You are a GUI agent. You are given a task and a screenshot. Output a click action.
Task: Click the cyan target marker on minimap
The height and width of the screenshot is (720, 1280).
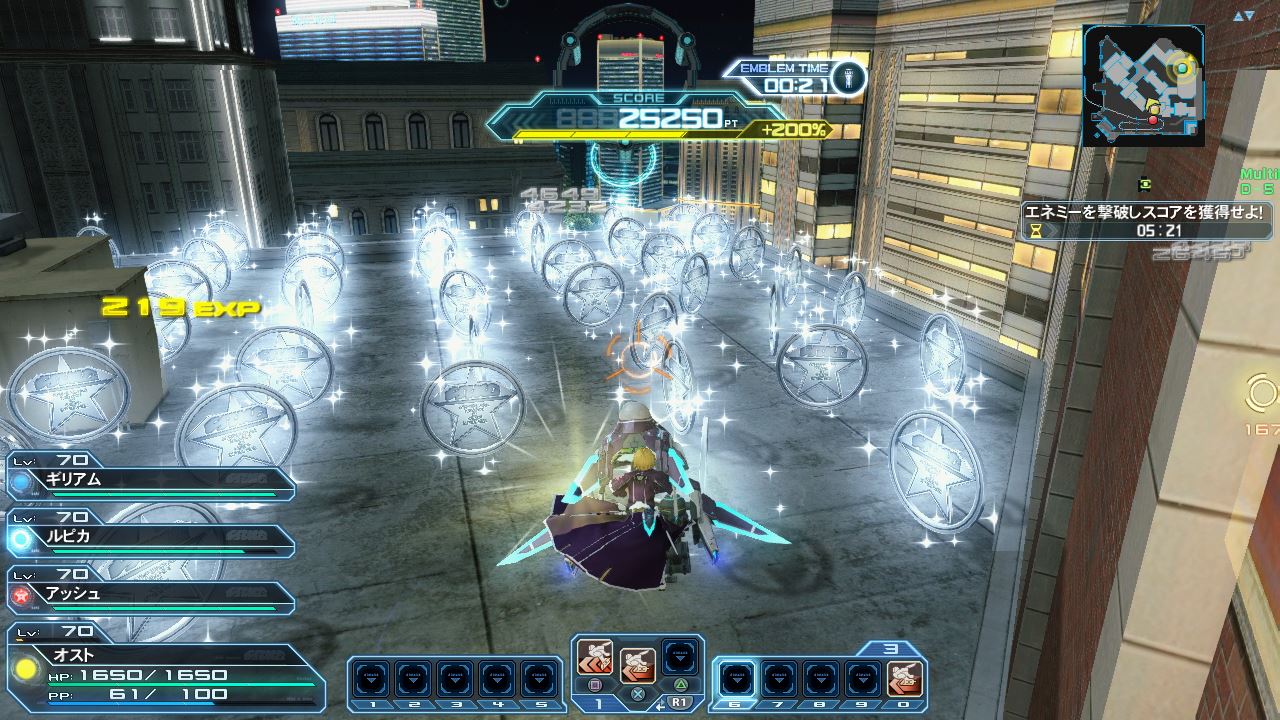point(1183,68)
